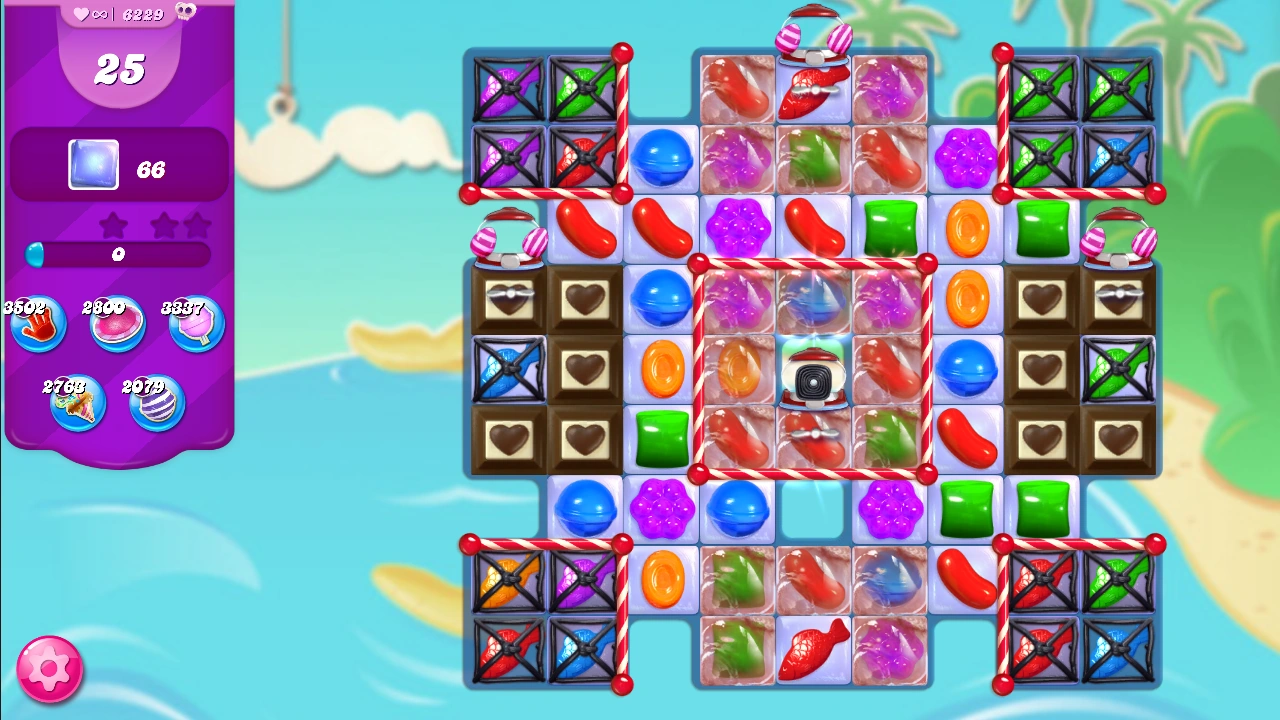The image size is (1280, 720).
Task: Select the red hand Free Switch booster
Action: [x=37, y=322]
